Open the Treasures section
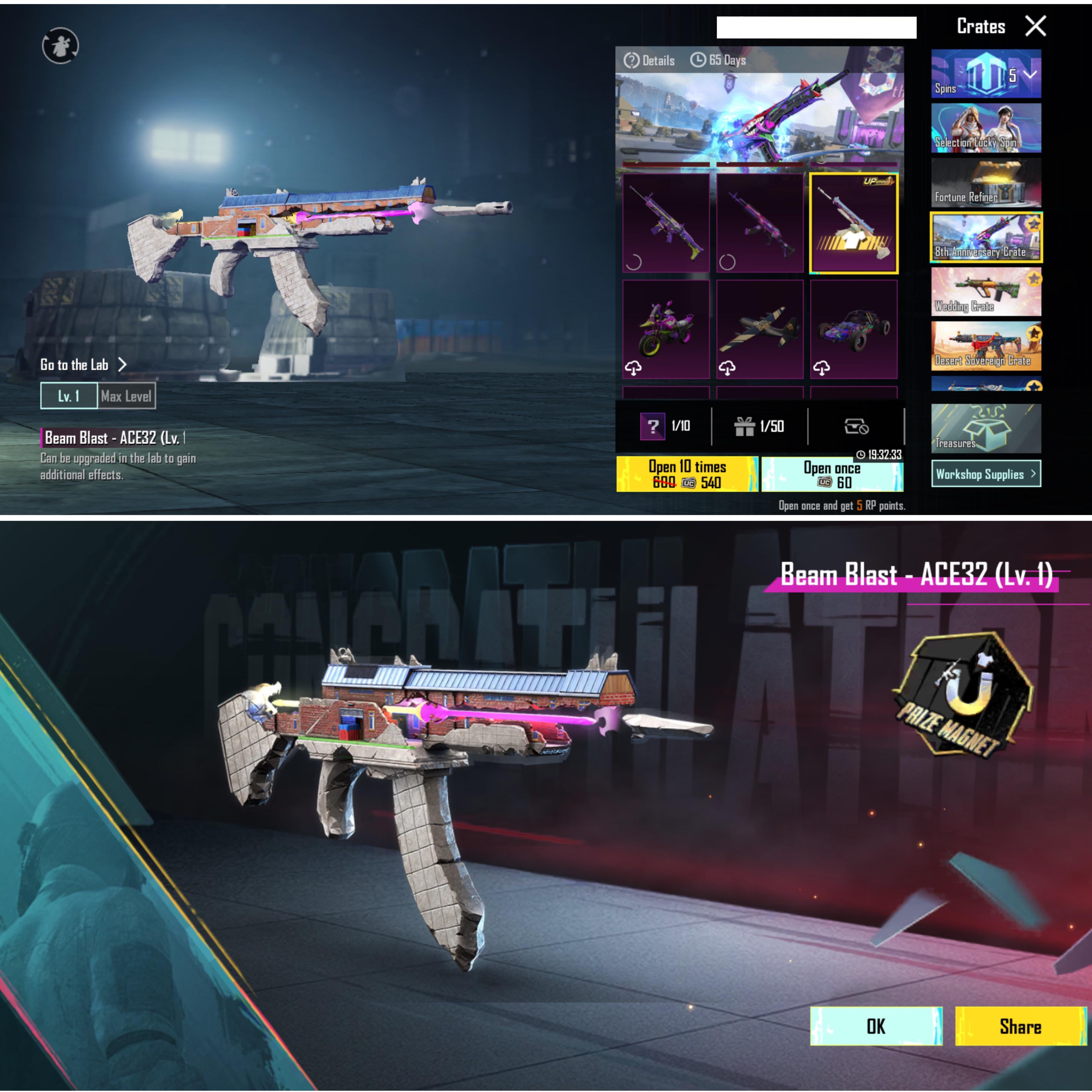 pos(986,428)
